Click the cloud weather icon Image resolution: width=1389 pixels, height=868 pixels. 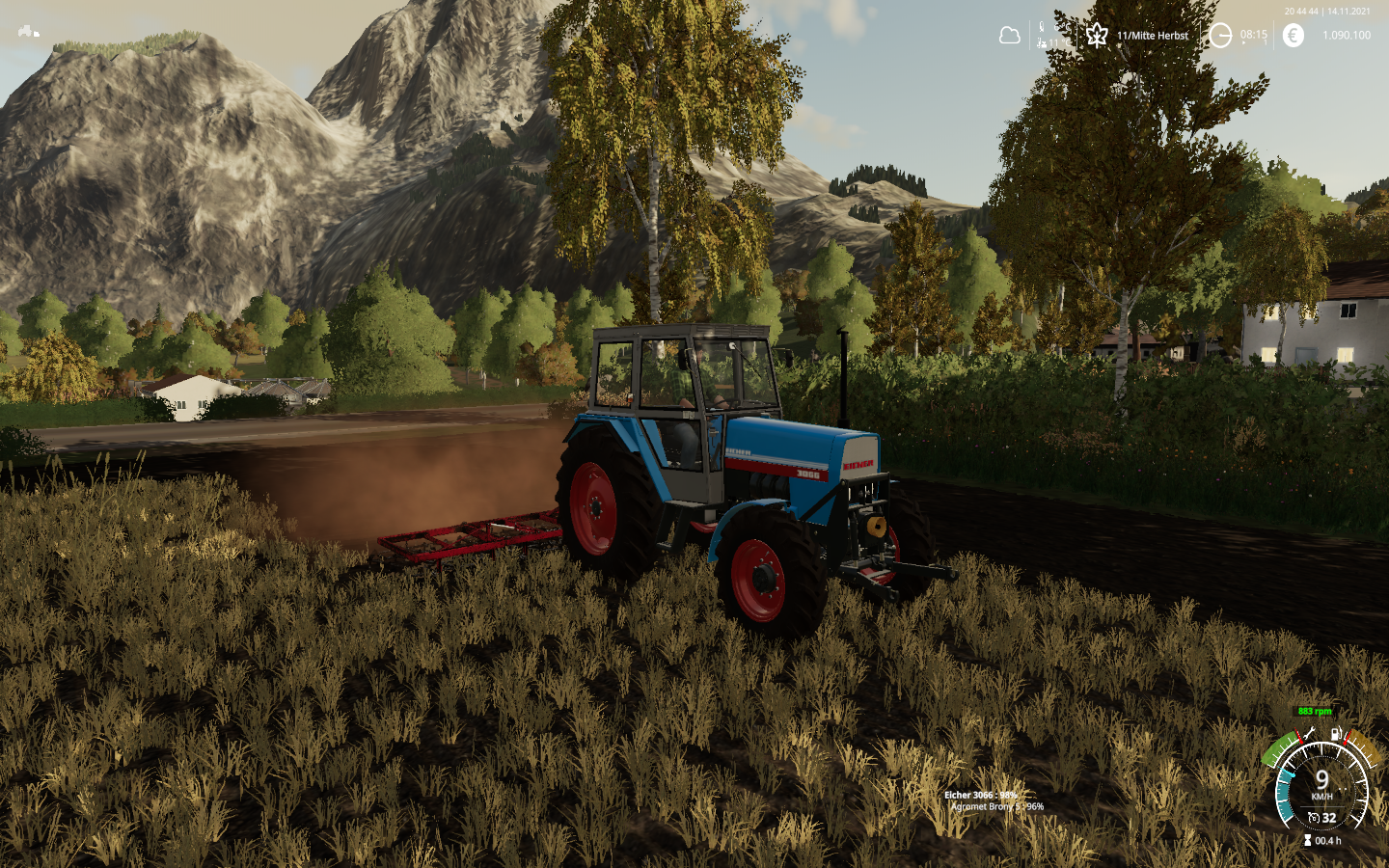[1010, 36]
